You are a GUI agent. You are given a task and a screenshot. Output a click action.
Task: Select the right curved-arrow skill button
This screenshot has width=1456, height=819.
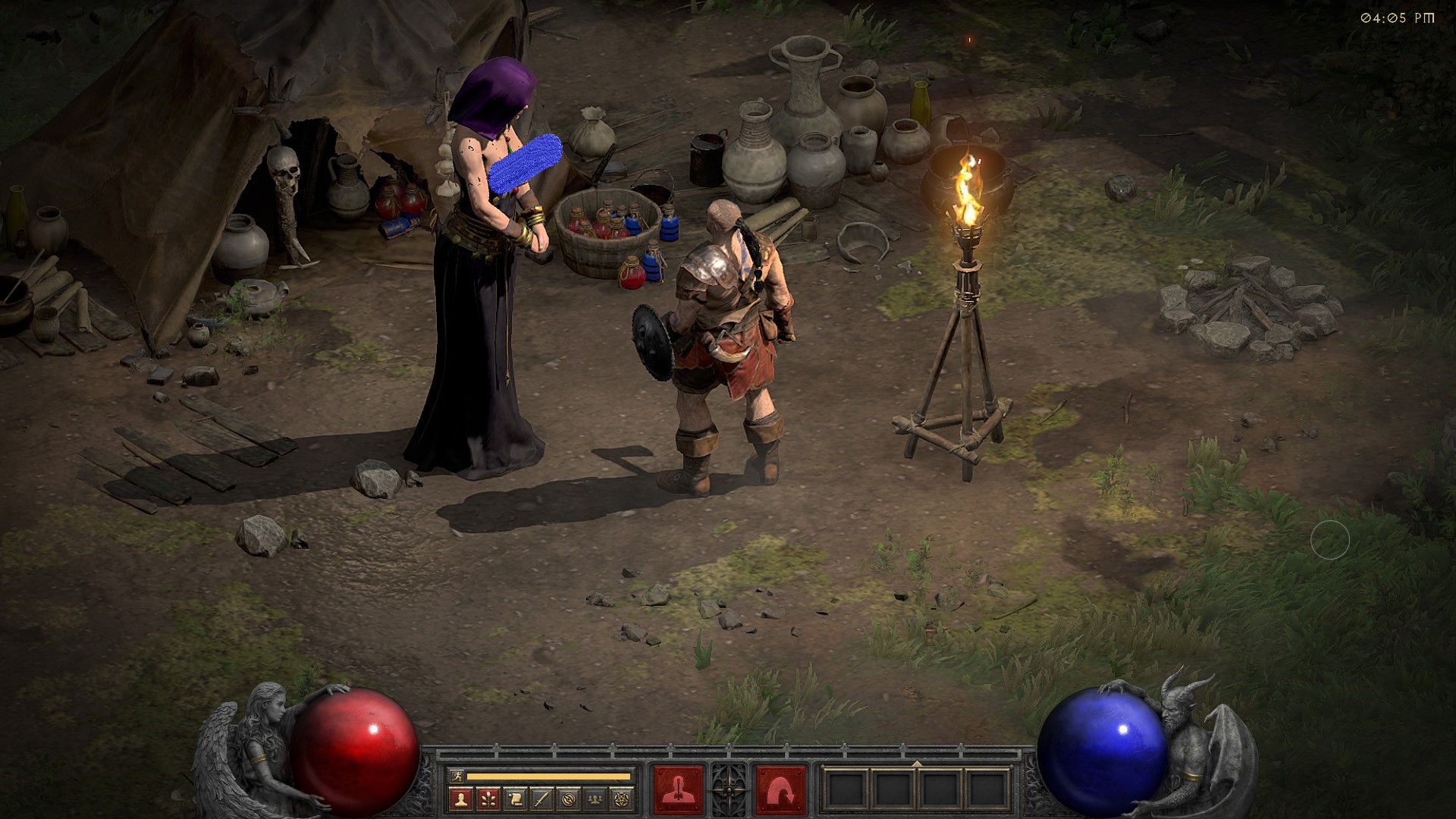(780, 789)
